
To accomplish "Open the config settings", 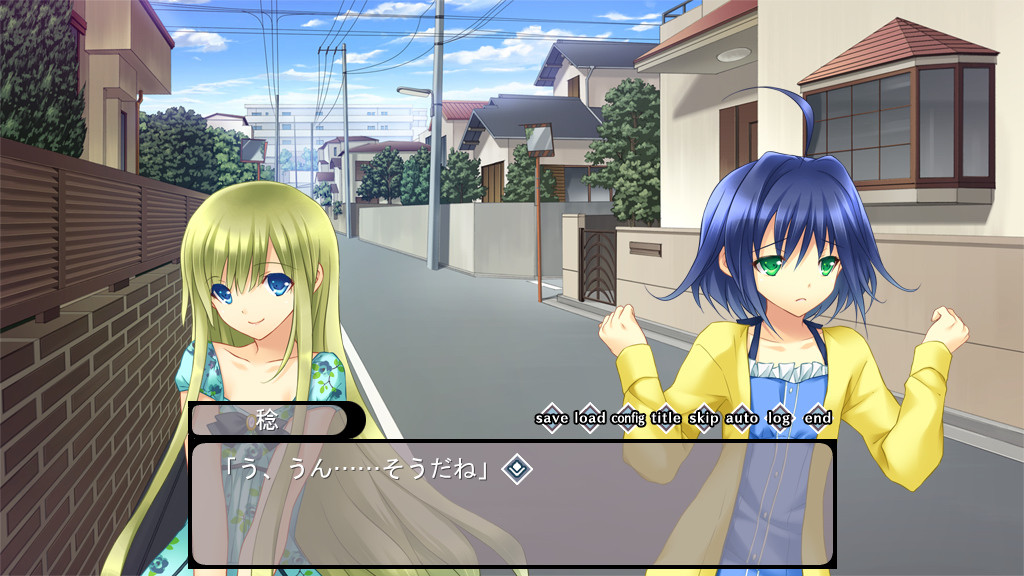I will [628, 418].
